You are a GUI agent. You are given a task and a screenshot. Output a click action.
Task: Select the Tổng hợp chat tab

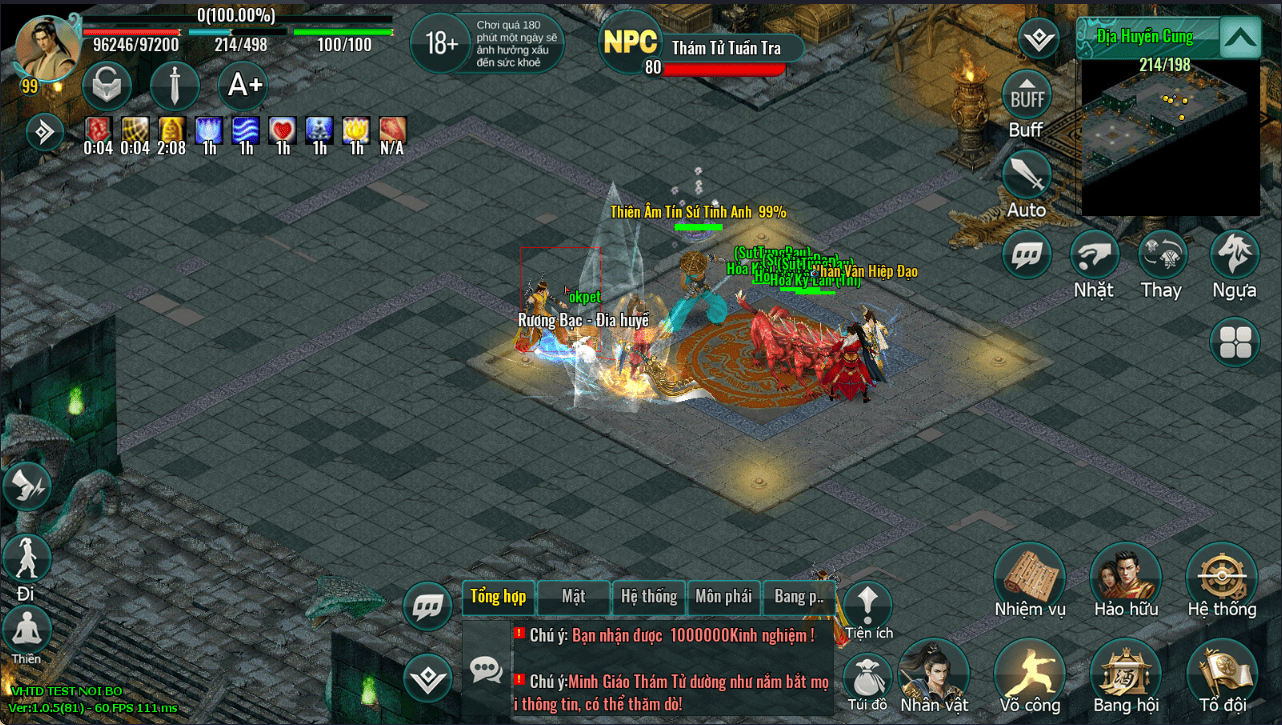(498, 597)
